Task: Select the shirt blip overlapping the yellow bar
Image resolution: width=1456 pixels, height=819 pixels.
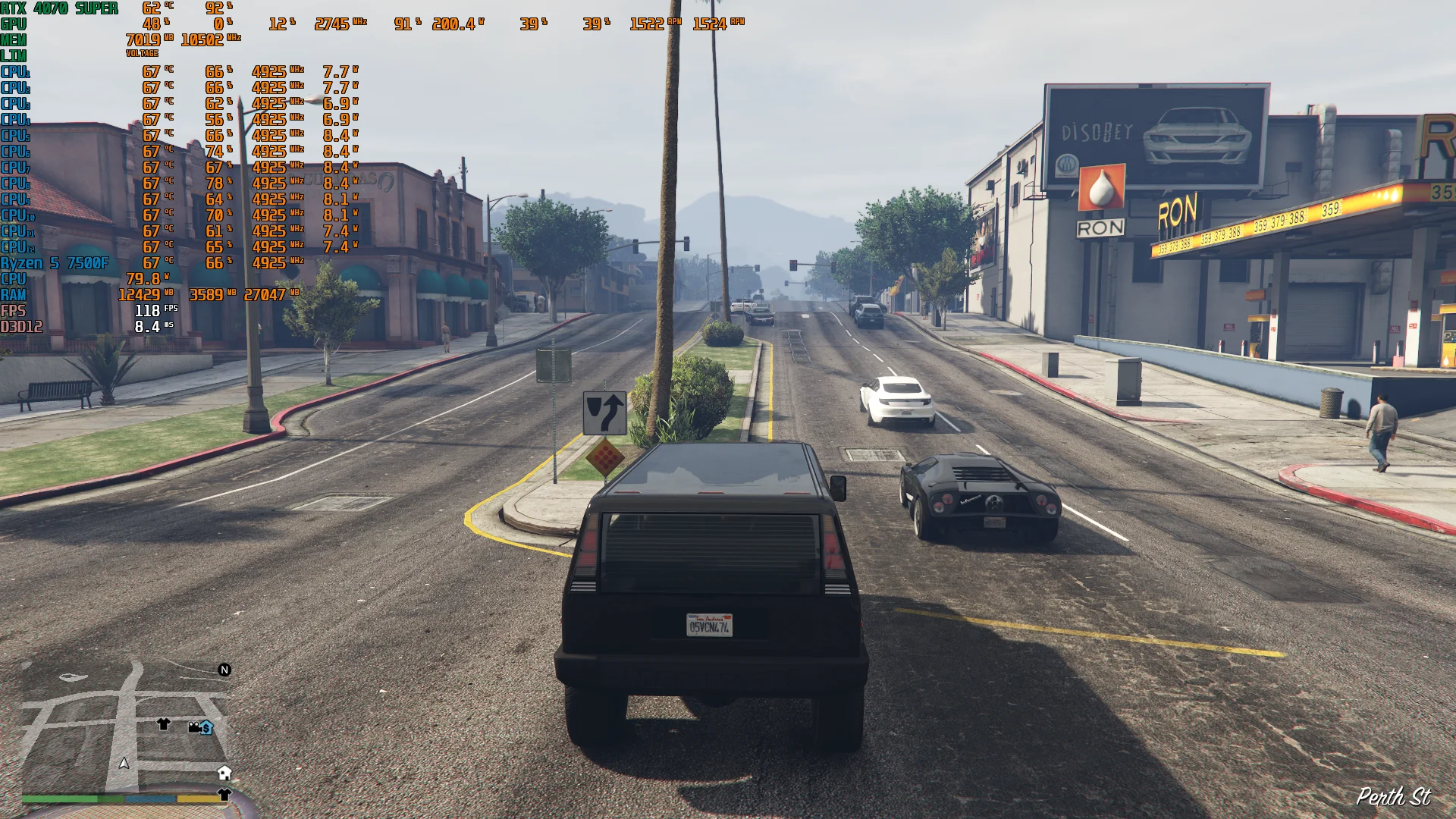Action: pyautogui.click(x=224, y=794)
